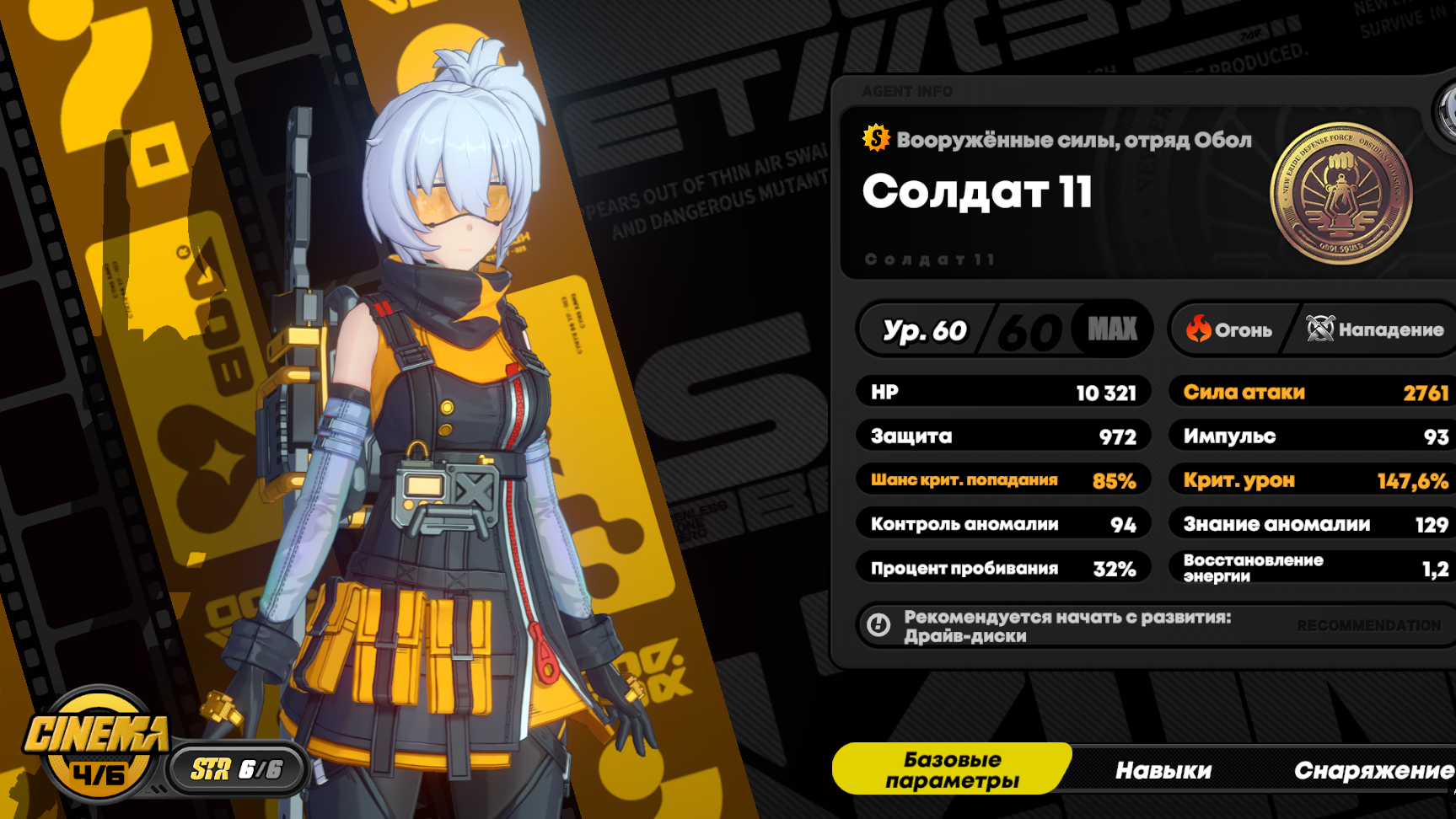Show the Огонь attribute details
The image size is (1456, 819).
pos(1230,329)
